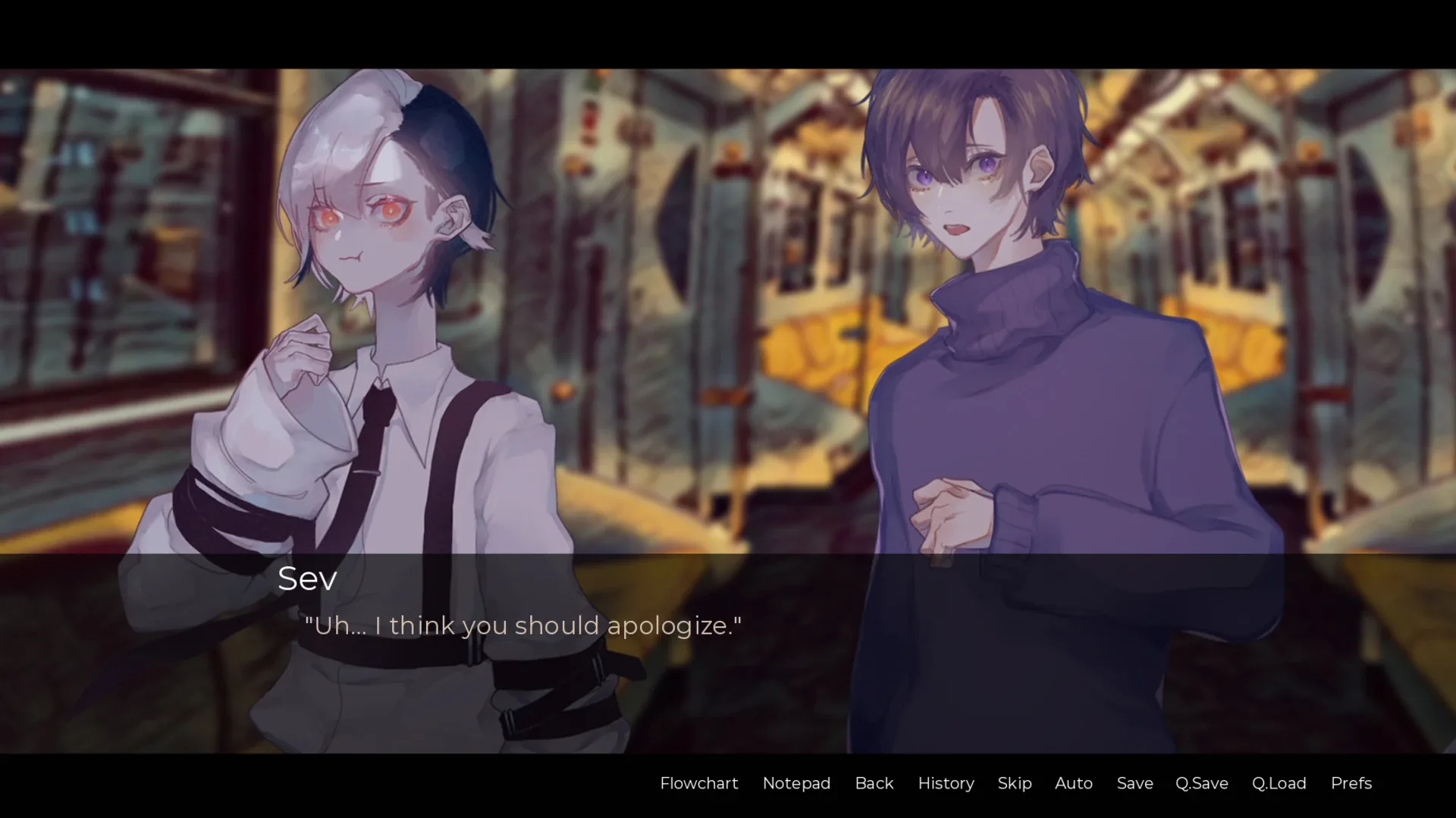Perform a quick save with Q.Save
Screen dimensions: 1456x818
1200,783
